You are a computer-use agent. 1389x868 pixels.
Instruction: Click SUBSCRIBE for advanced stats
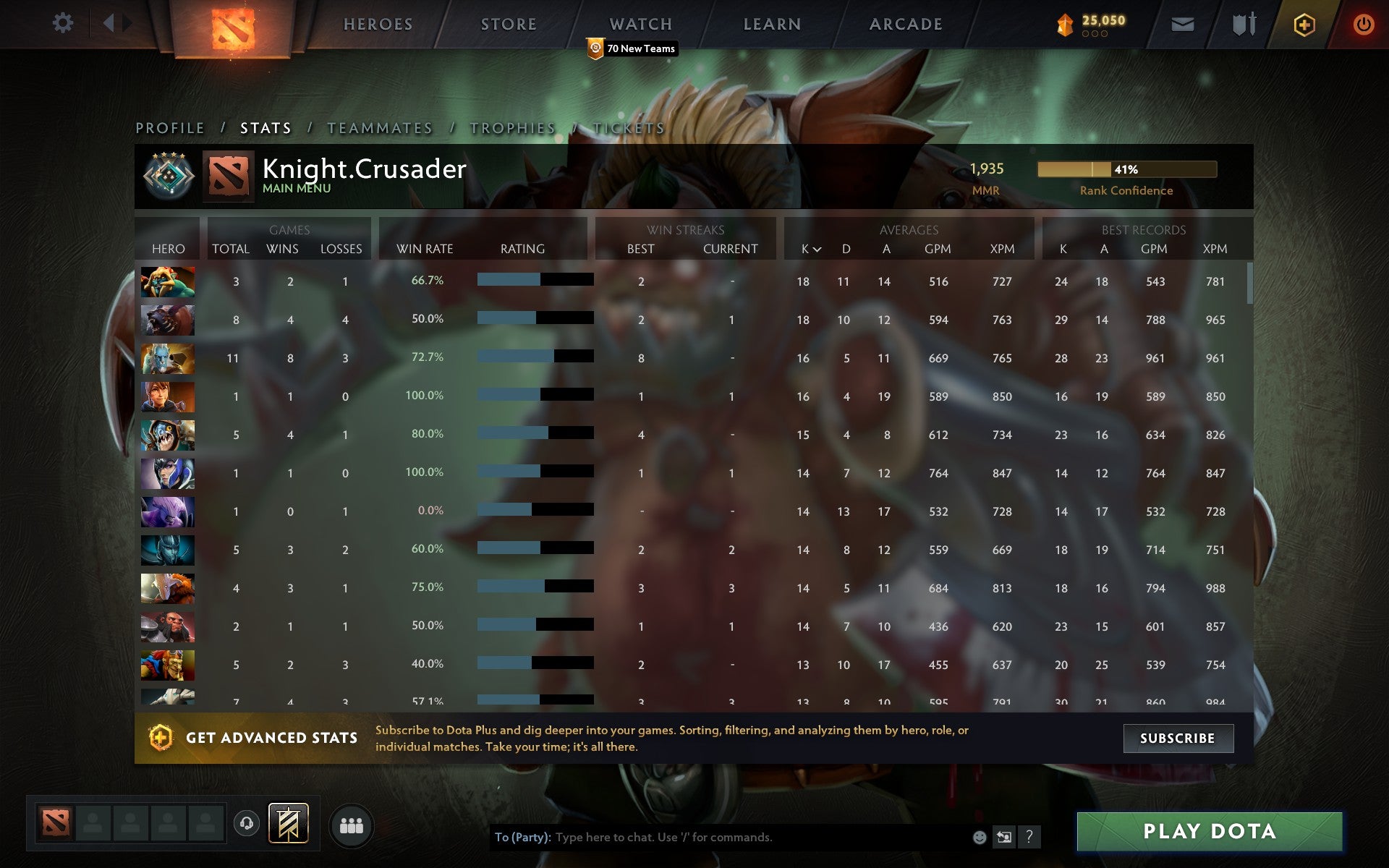pyautogui.click(x=1178, y=739)
